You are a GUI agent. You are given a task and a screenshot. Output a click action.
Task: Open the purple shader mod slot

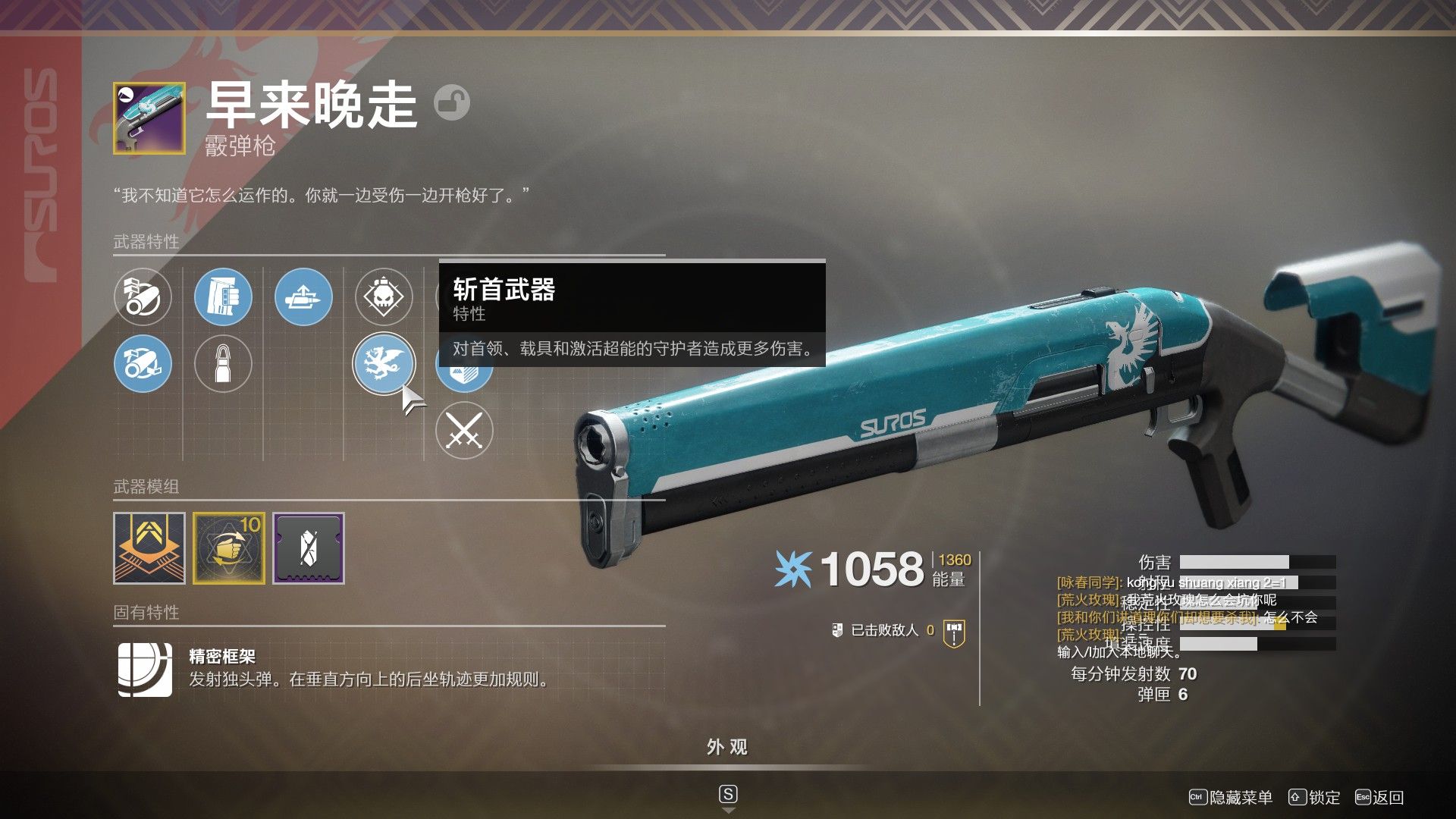click(309, 548)
